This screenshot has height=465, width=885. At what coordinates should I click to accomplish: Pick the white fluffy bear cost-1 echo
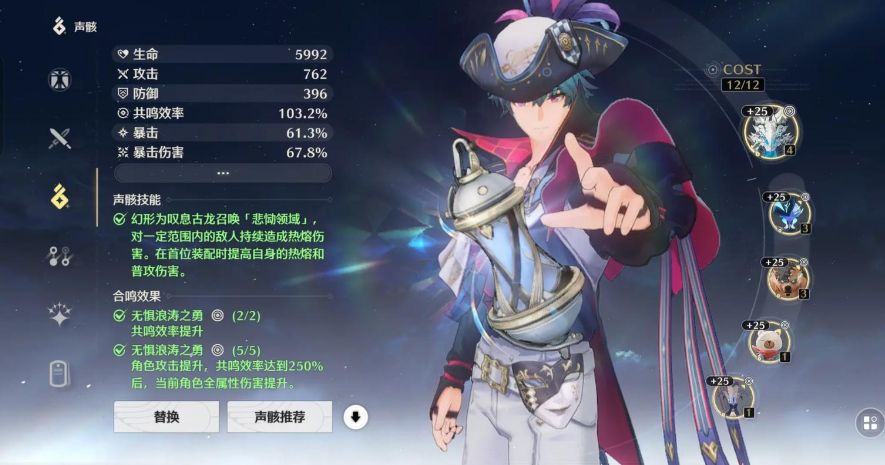[x=769, y=341]
